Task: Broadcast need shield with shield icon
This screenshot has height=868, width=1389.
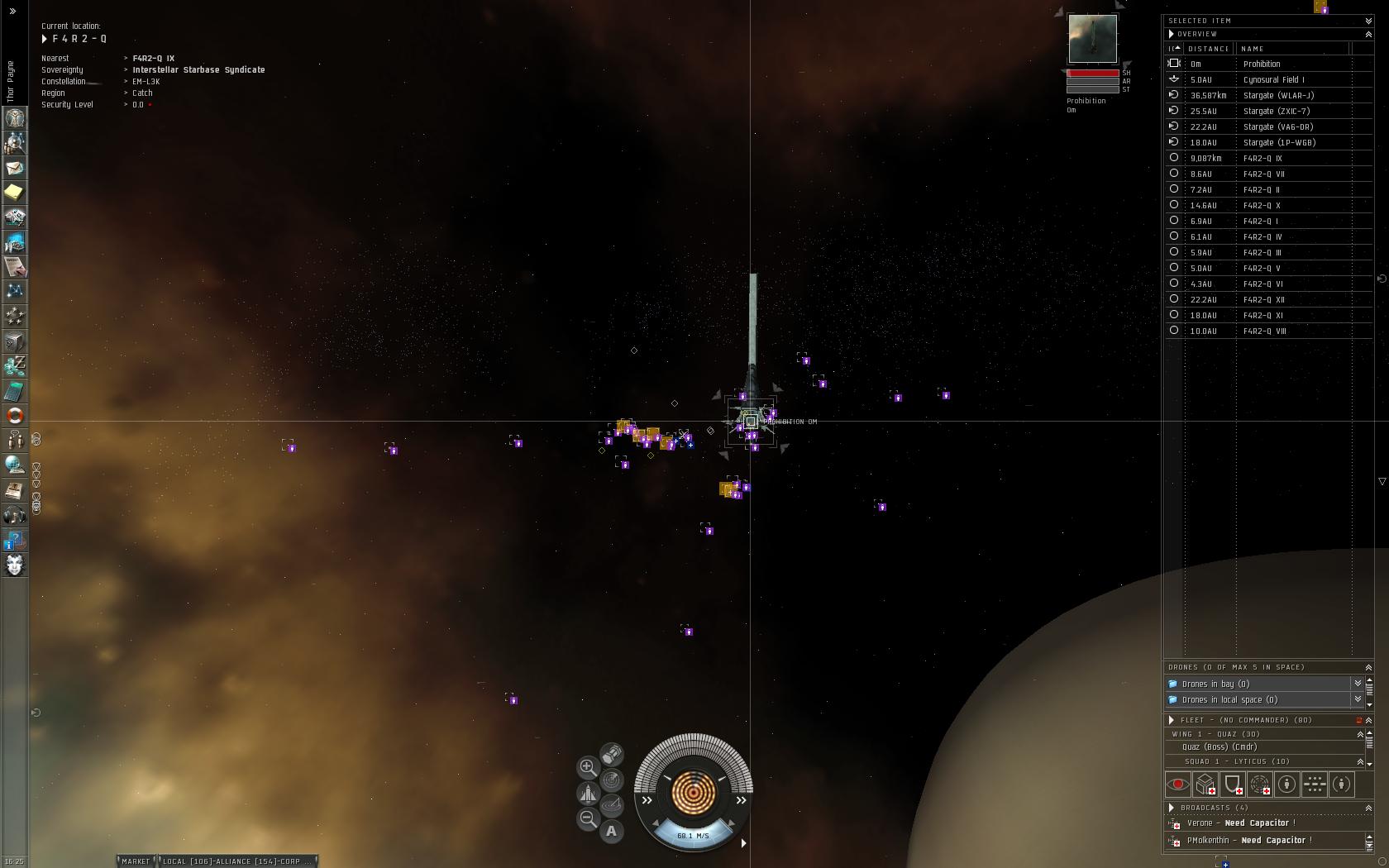Action: pyautogui.click(x=1232, y=784)
